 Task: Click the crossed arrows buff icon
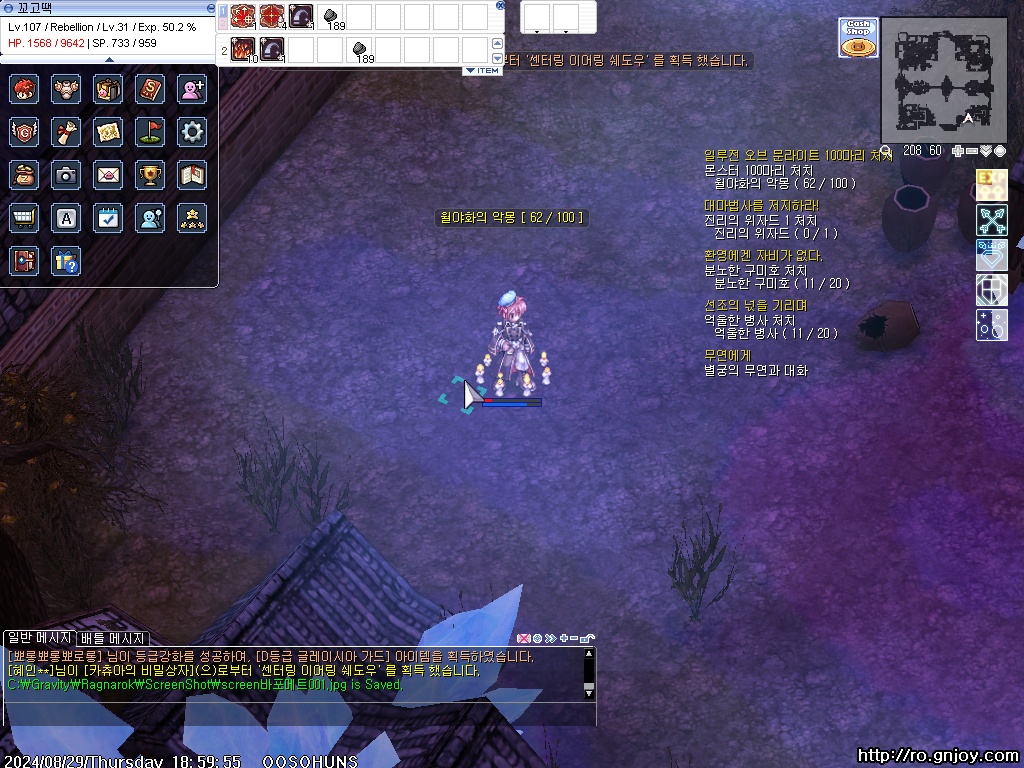click(991, 220)
